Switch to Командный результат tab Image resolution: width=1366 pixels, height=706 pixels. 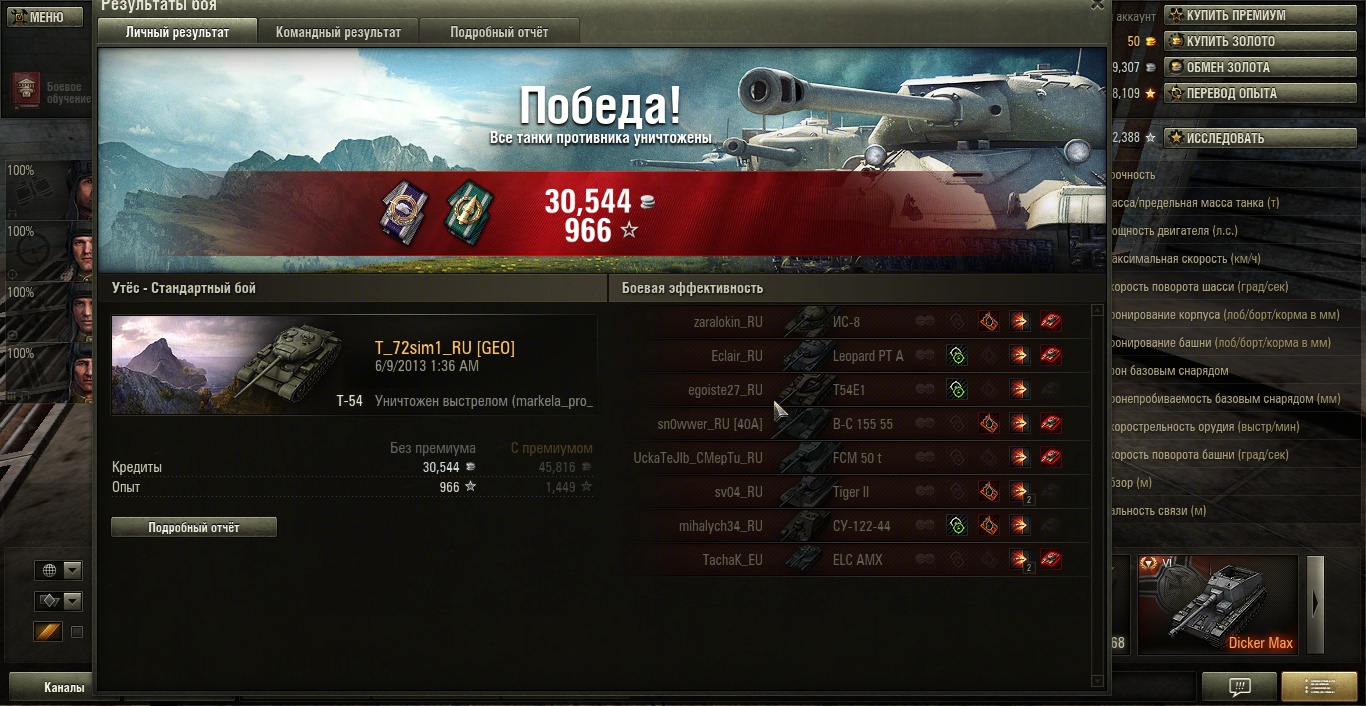tap(337, 32)
